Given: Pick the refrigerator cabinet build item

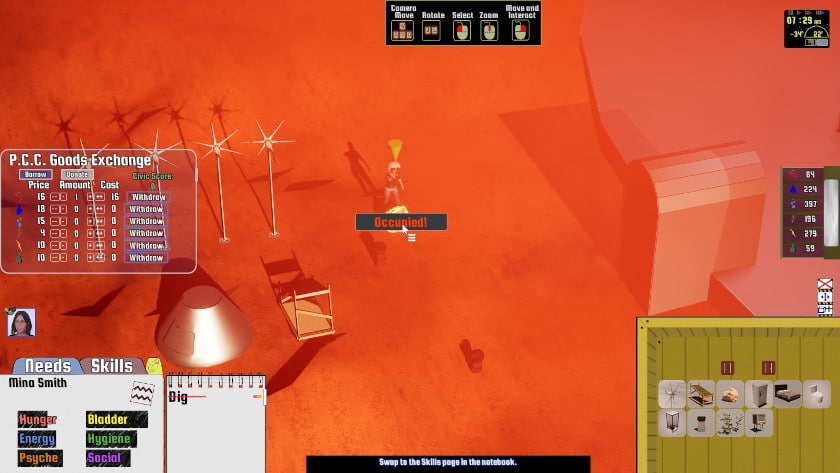Looking at the screenshot, I should coord(759,394).
